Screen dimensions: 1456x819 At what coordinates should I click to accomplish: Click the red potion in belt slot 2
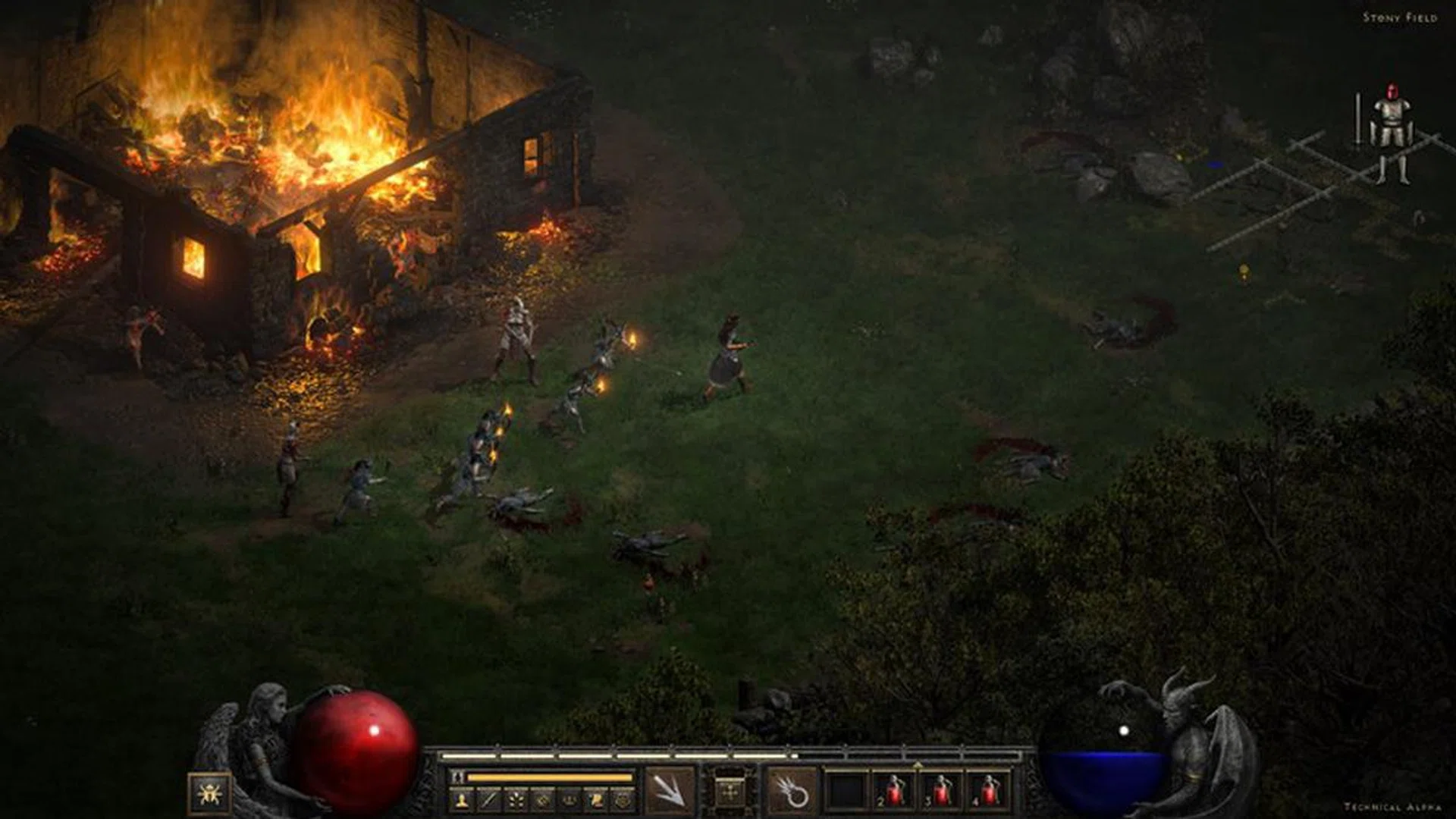(x=893, y=792)
